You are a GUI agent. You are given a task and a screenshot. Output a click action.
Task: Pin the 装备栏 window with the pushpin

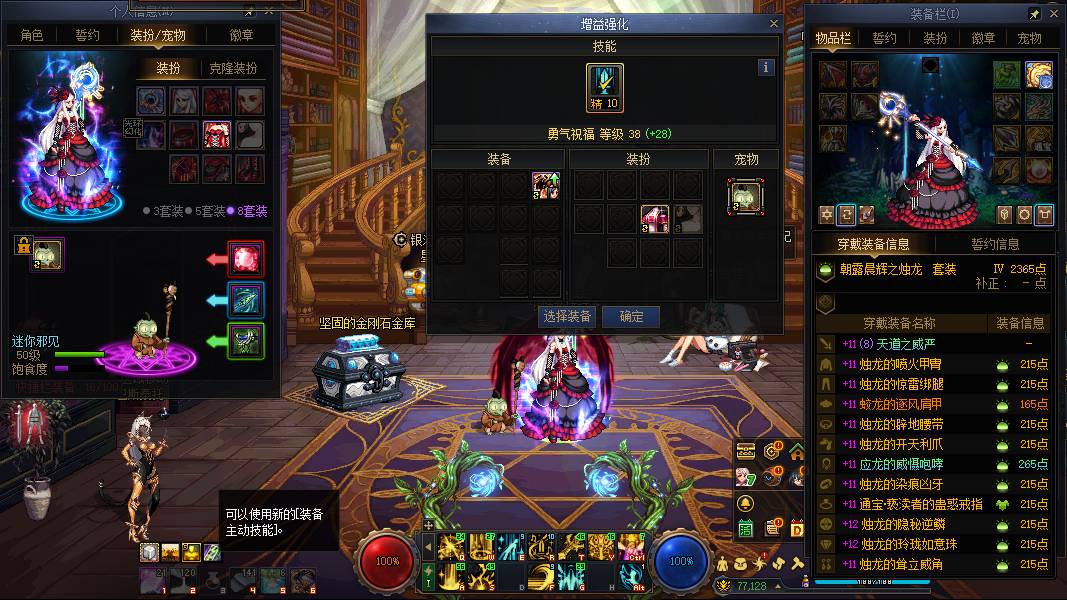(1035, 15)
